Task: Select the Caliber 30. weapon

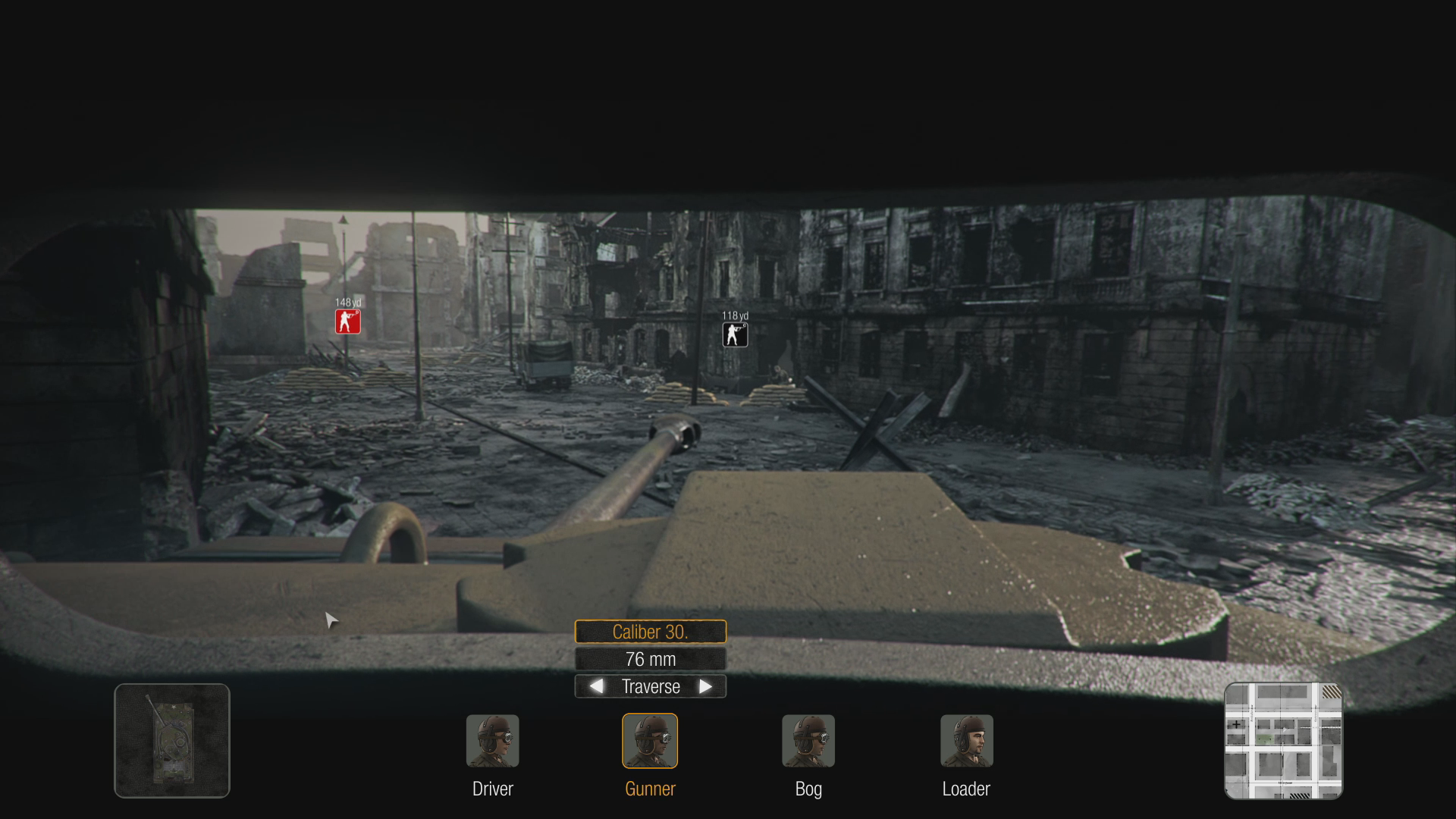Action: [x=650, y=632]
